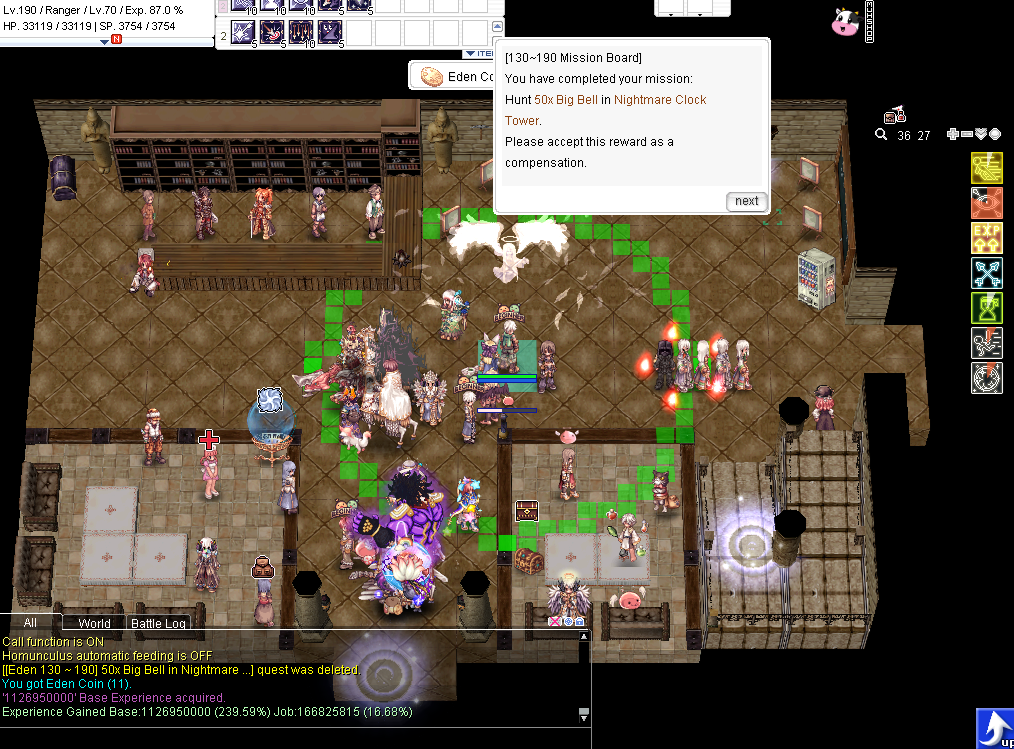Open the Battle Log chat tab
This screenshot has height=749, width=1014.
(x=160, y=623)
